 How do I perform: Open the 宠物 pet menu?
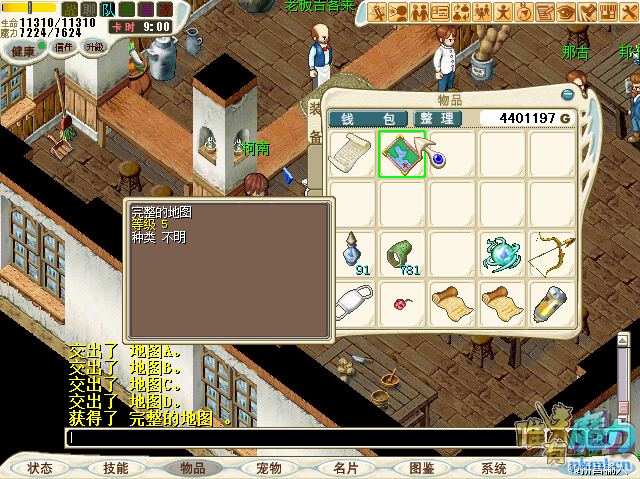(268, 468)
